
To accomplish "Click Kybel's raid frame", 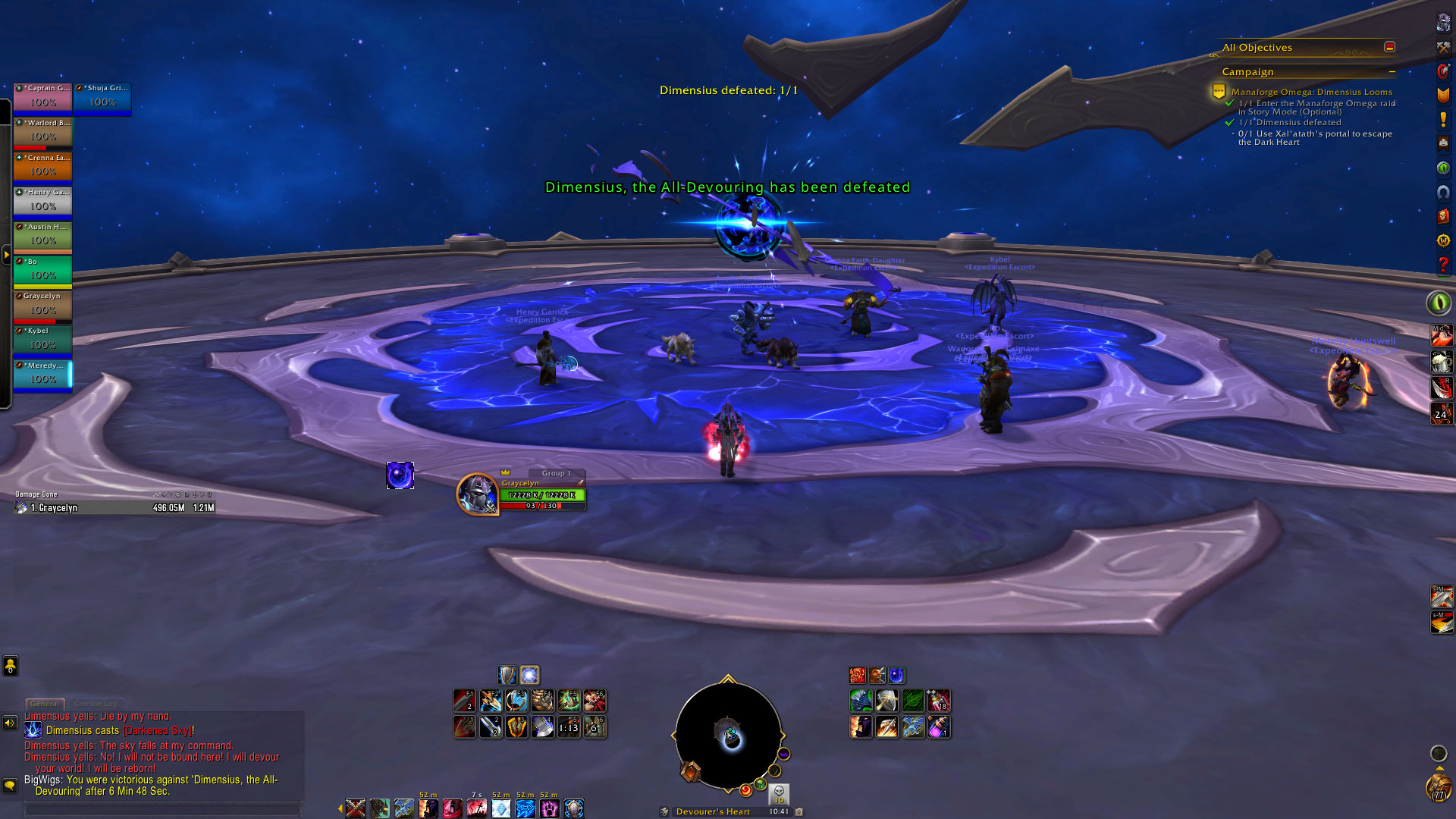I will coord(43,340).
